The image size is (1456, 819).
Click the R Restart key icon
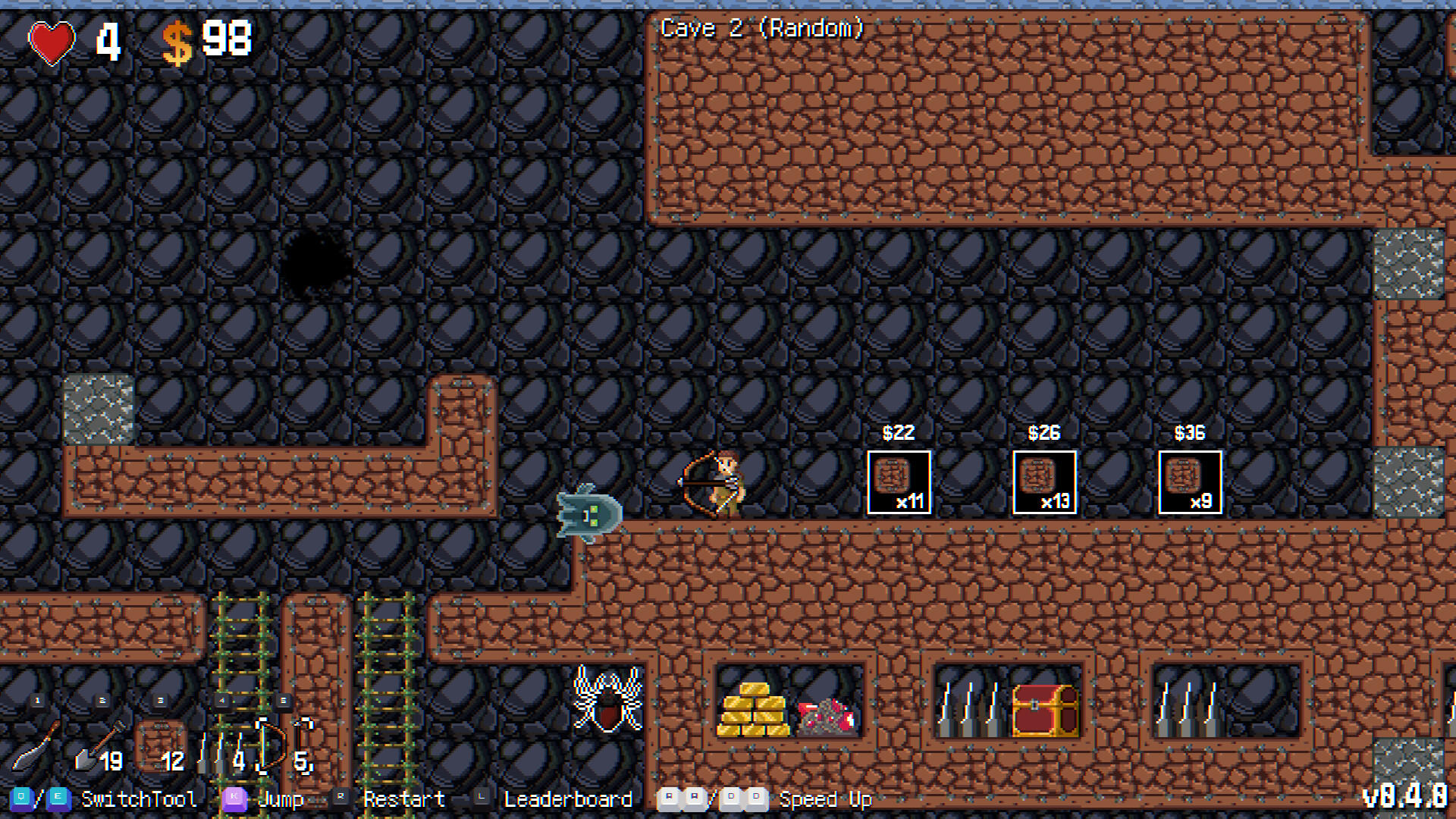click(339, 799)
